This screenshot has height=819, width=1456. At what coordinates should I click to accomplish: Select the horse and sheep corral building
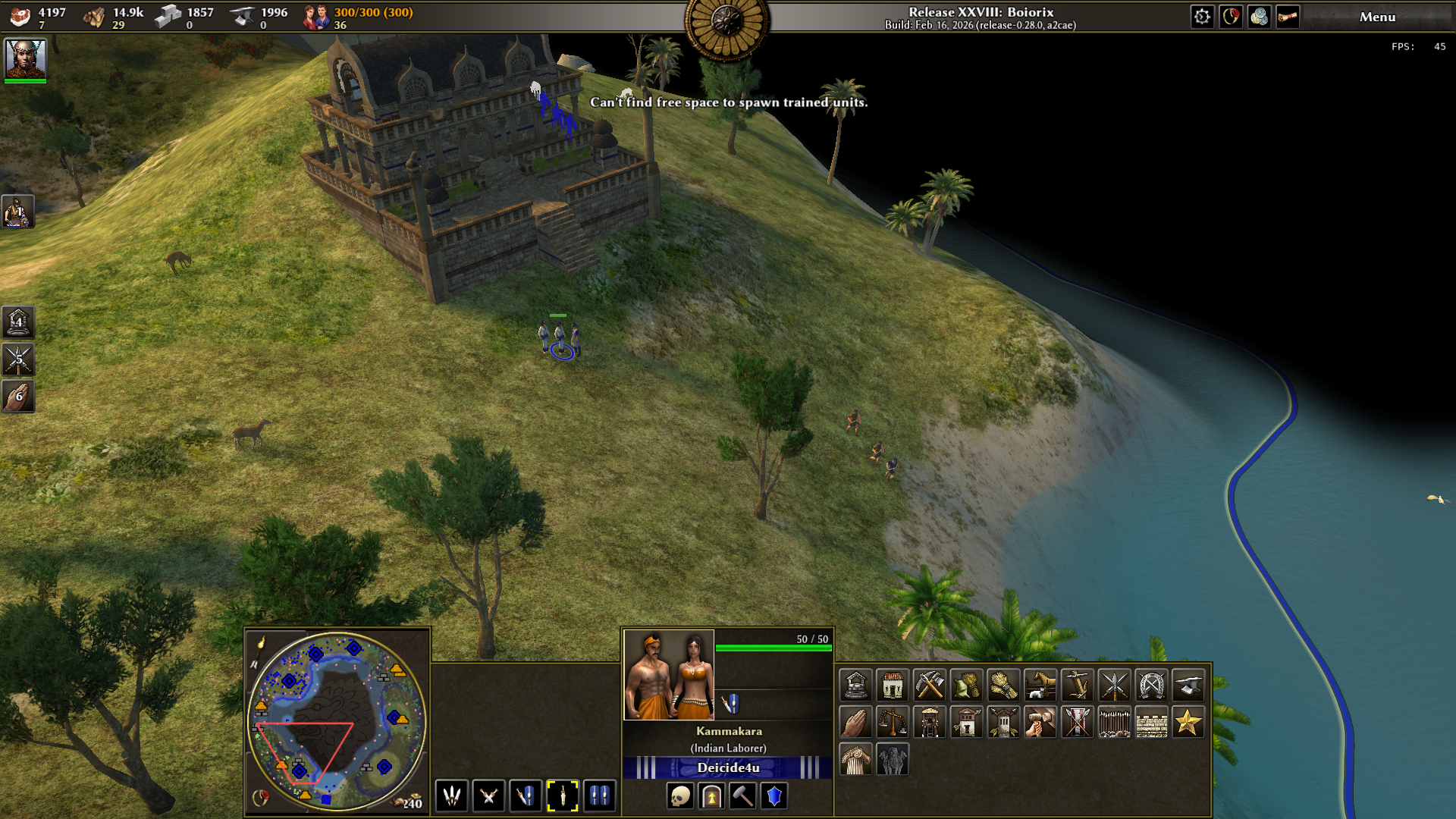pyautogui.click(x=1040, y=686)
